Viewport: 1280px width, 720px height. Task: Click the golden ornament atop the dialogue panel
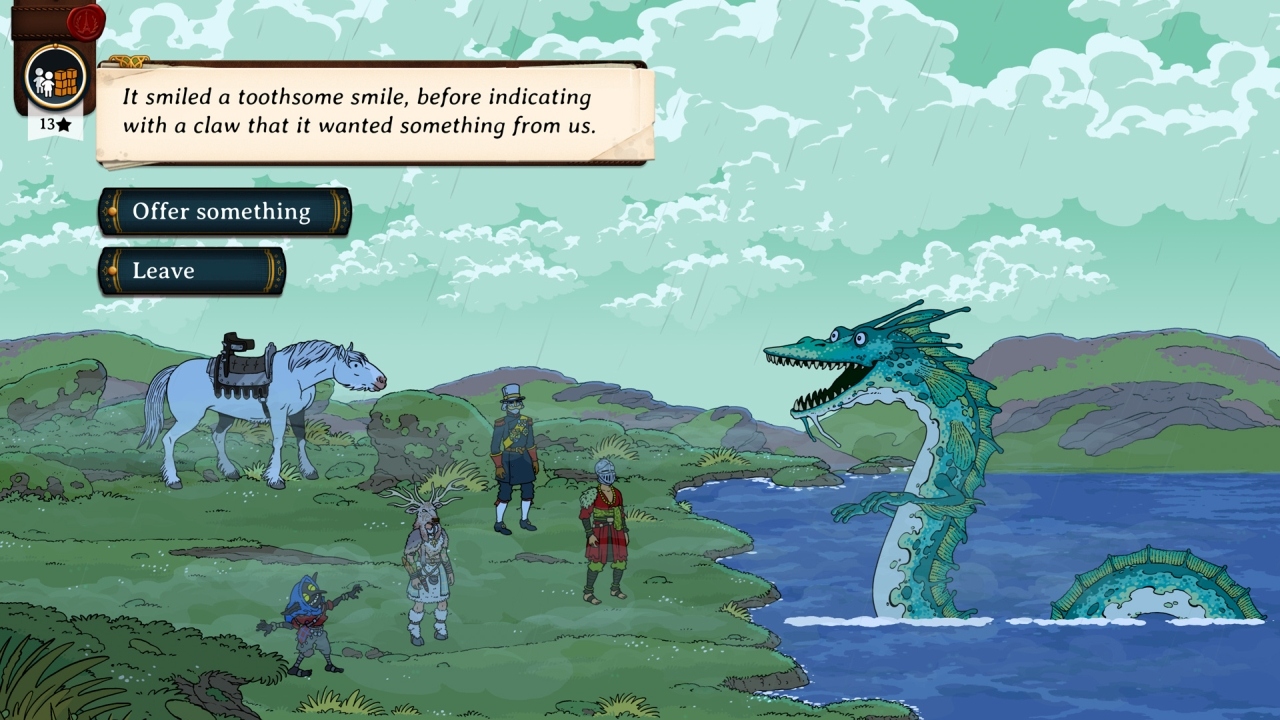click(130, 60)
